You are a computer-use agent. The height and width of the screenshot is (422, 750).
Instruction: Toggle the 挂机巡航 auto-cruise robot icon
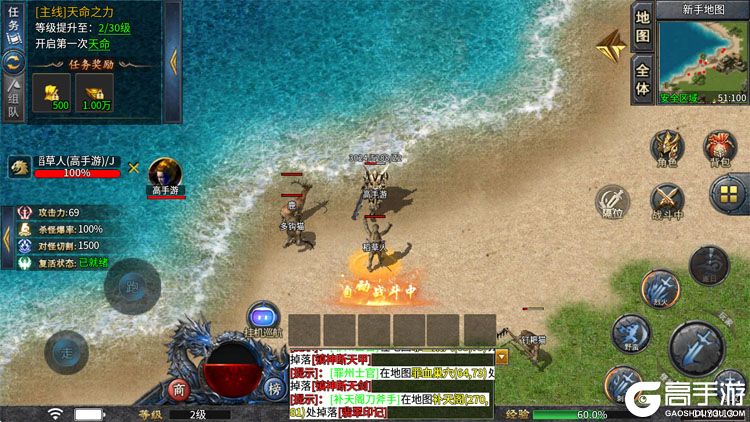264,317
